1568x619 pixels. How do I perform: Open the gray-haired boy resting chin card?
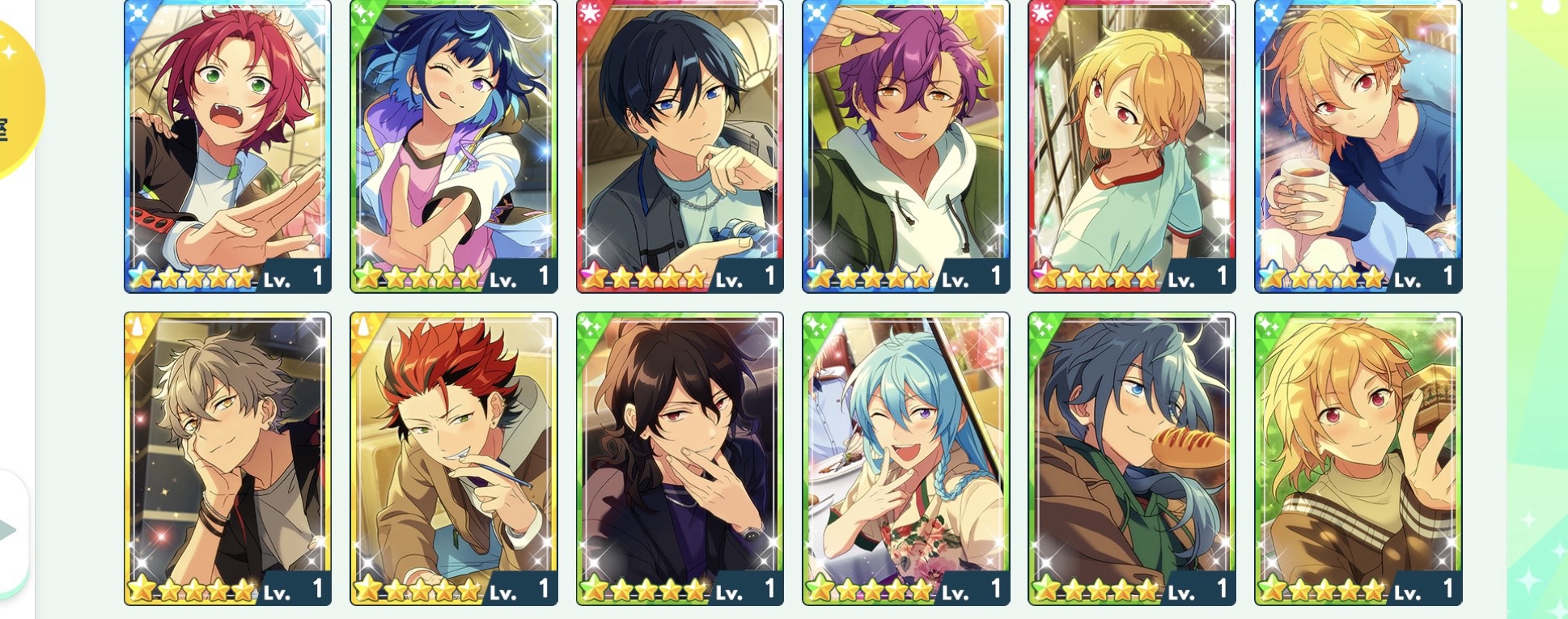coord(227,458)
